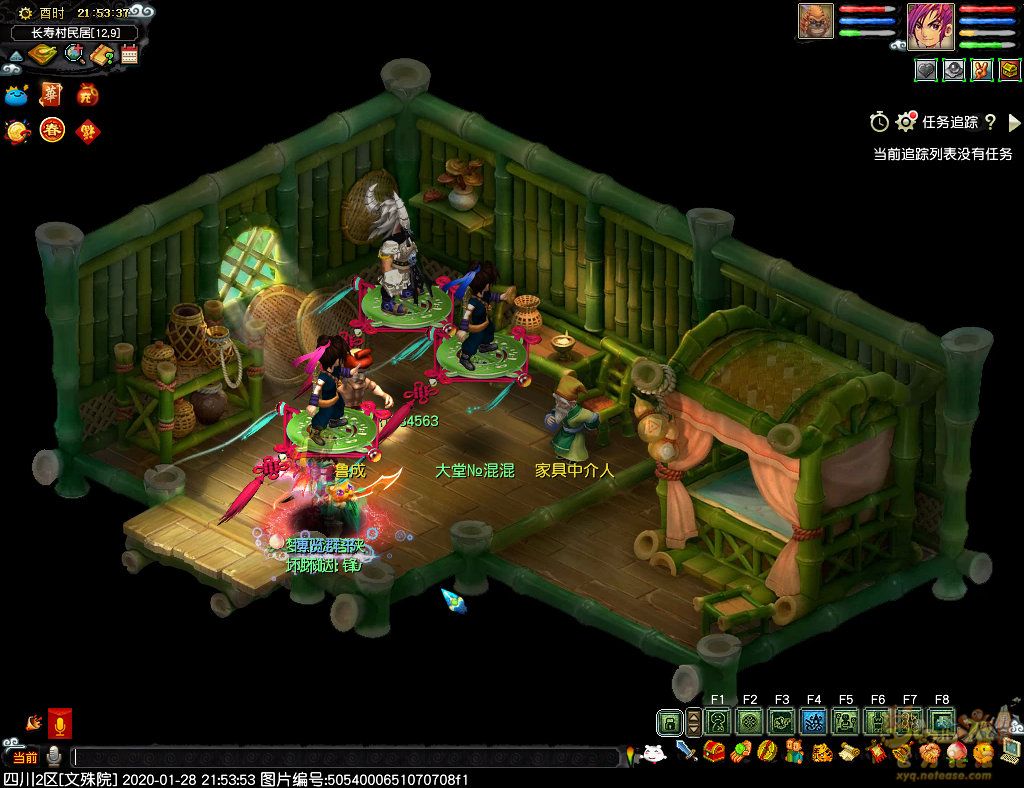Open the red 春 spring festival icon
Screen dimensions: 1024x788
pyautogui.click(x=52, y=131)
